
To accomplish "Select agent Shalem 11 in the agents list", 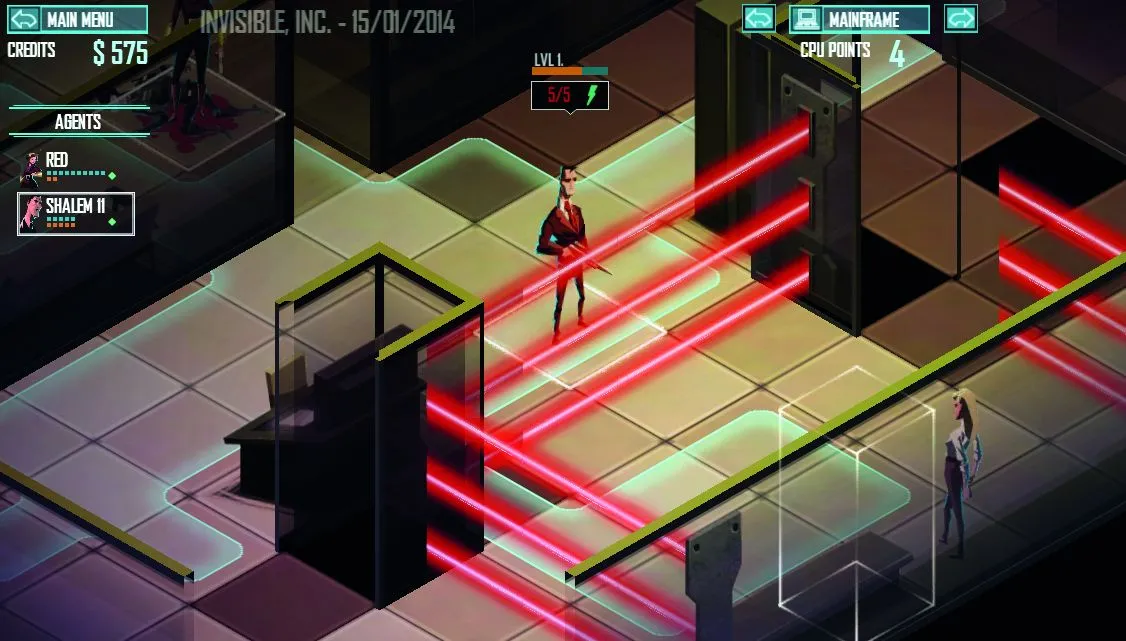I will [76, 213].
